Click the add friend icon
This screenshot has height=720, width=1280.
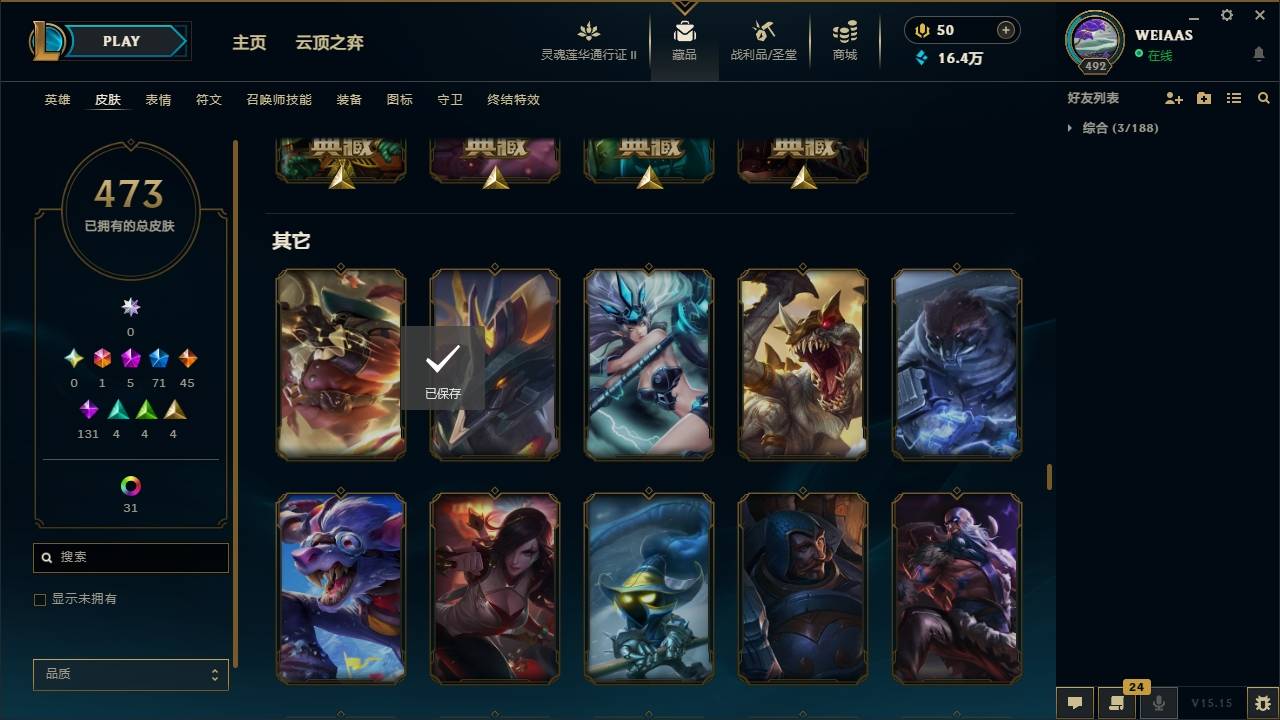click(x=1171, y=98)
